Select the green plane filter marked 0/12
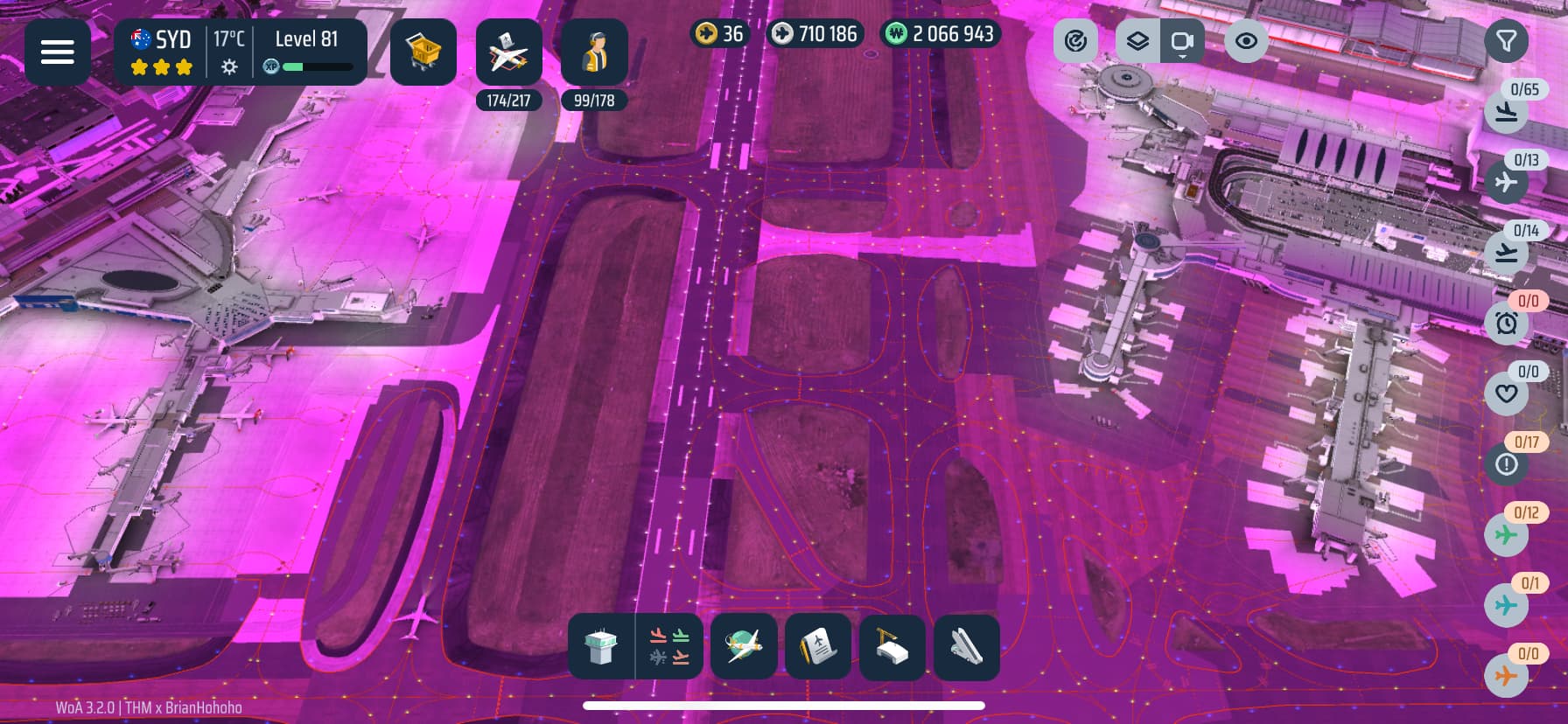1568x724 pixels. (x=1506, y=534)
